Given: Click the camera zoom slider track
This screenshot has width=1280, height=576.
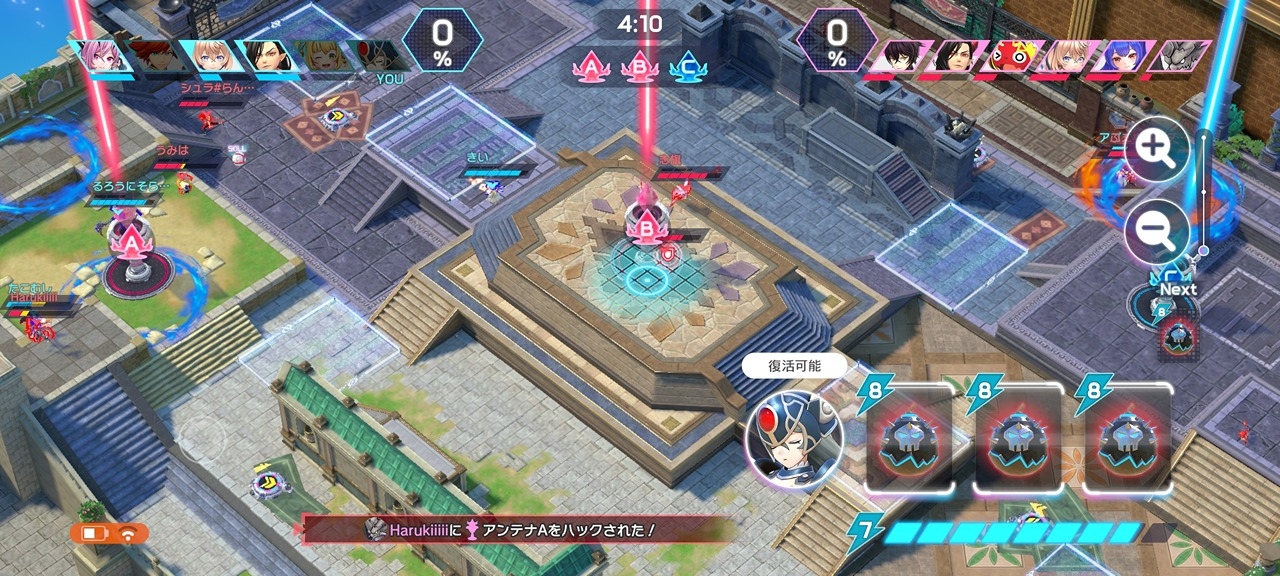Looking at the screenshot, I should point(1204,195).
